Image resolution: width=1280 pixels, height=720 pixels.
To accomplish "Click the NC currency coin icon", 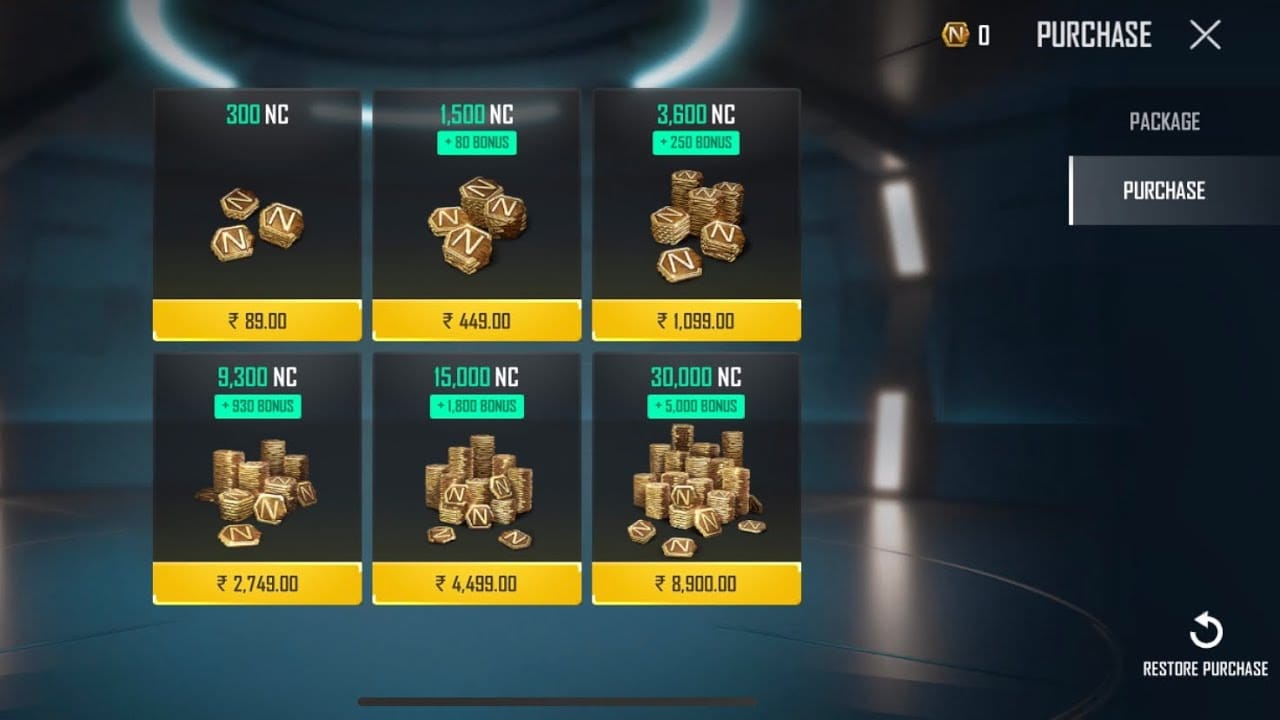I will pyautogui.click(x=954, y=35).
